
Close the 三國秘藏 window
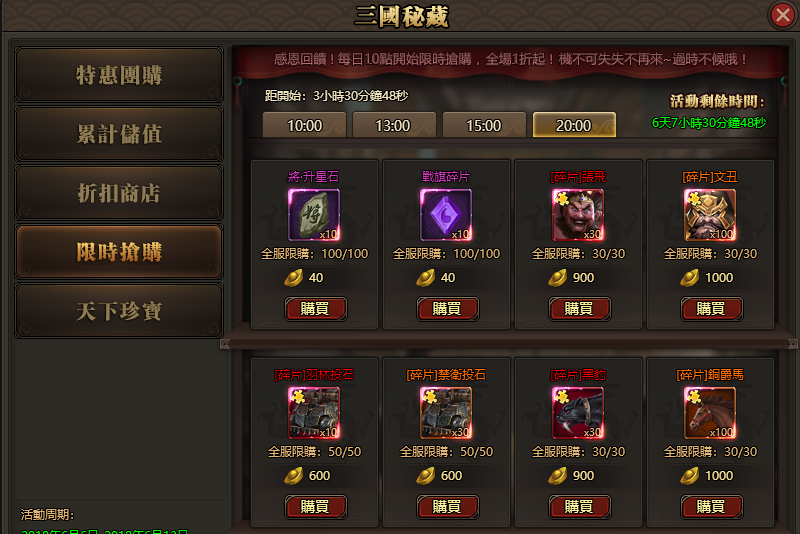coord(782,15)
